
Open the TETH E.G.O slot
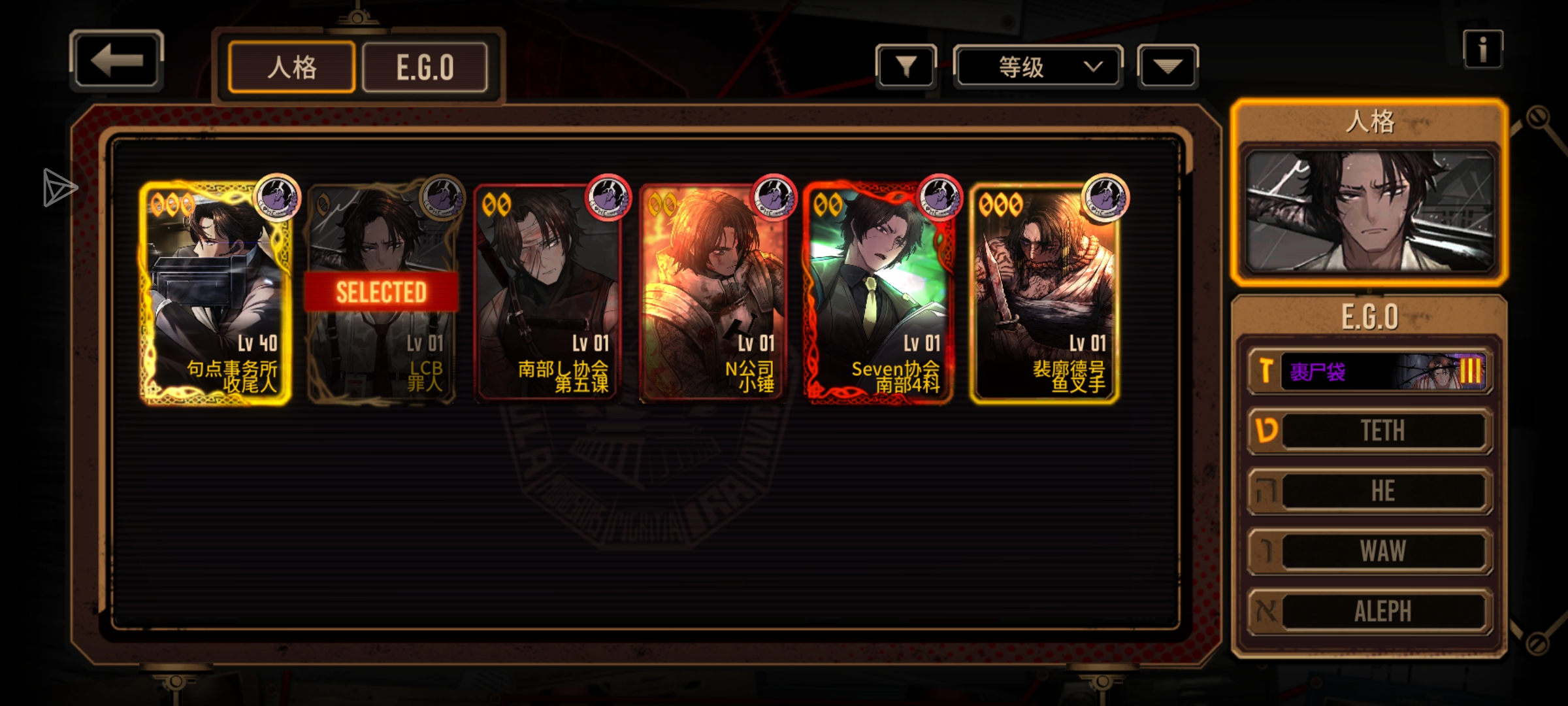(1371, 431)
